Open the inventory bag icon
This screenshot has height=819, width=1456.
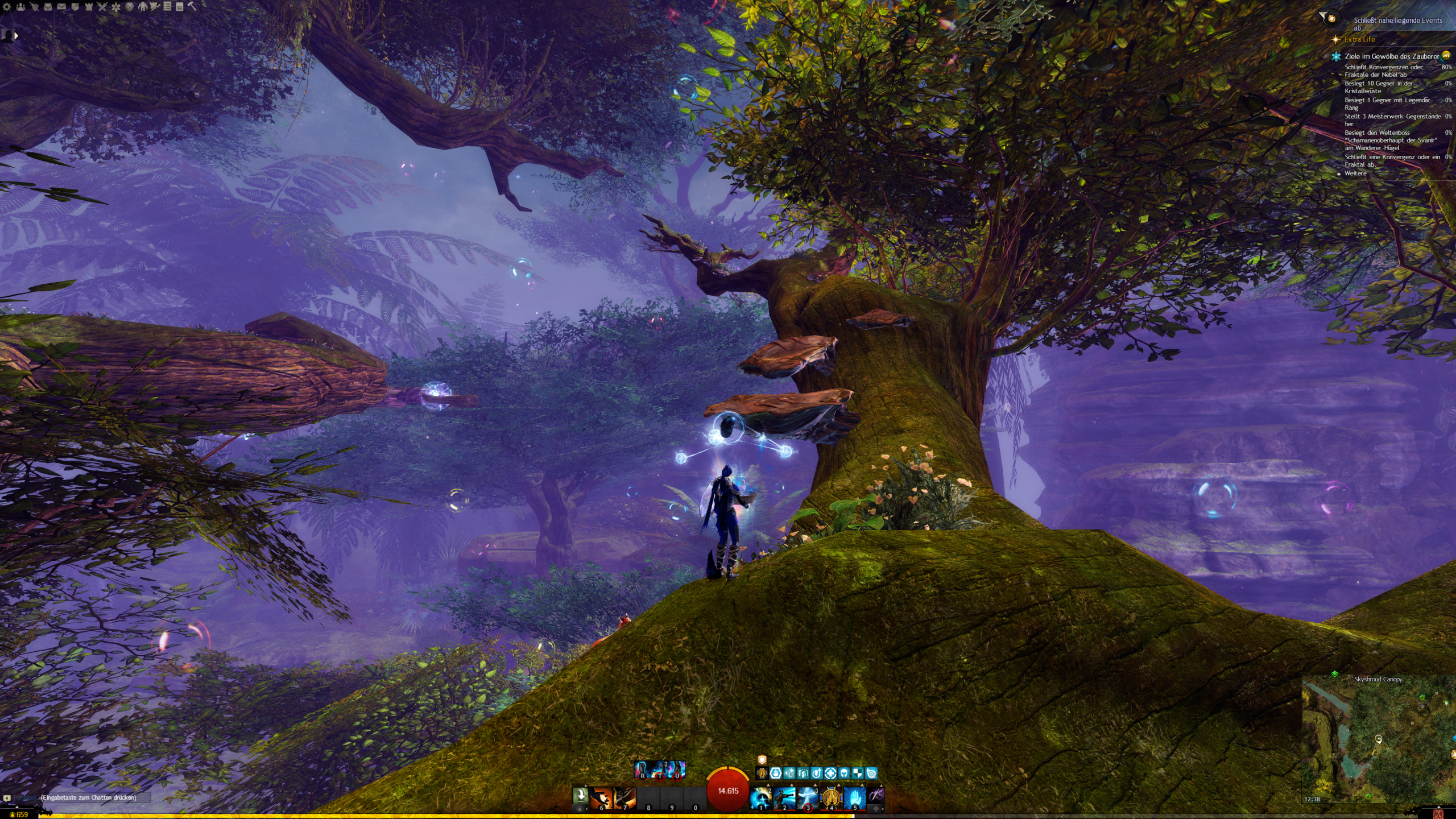pyautogui.click(x=48, y=7)
